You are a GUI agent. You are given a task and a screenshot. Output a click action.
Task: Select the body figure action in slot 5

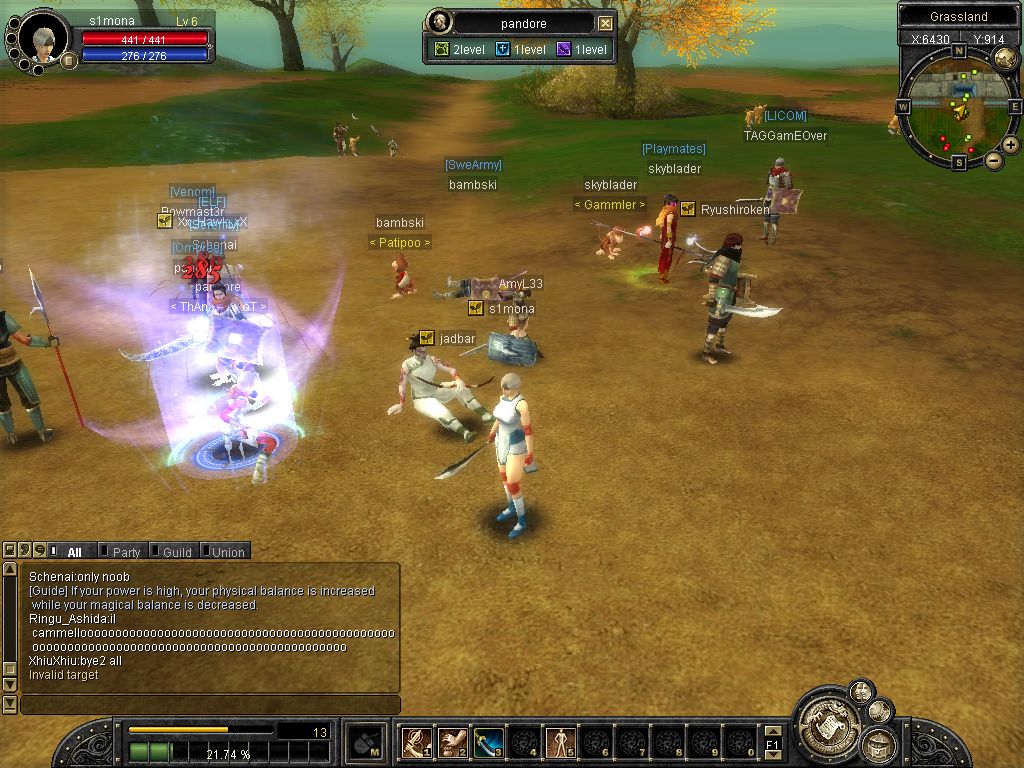(x=559, y=742)
